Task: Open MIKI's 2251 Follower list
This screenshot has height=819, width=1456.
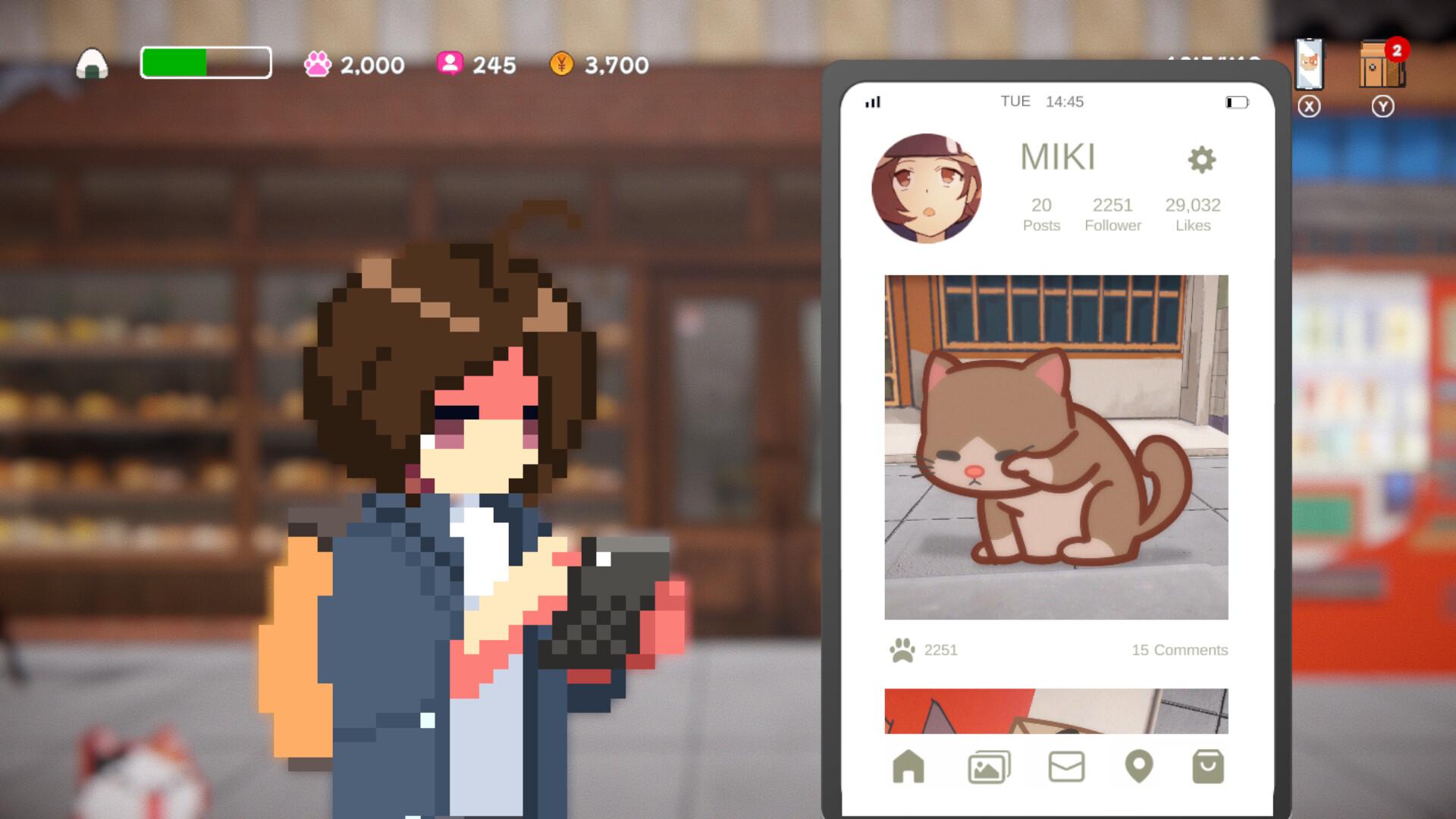Action: (x=1112, y=212)
